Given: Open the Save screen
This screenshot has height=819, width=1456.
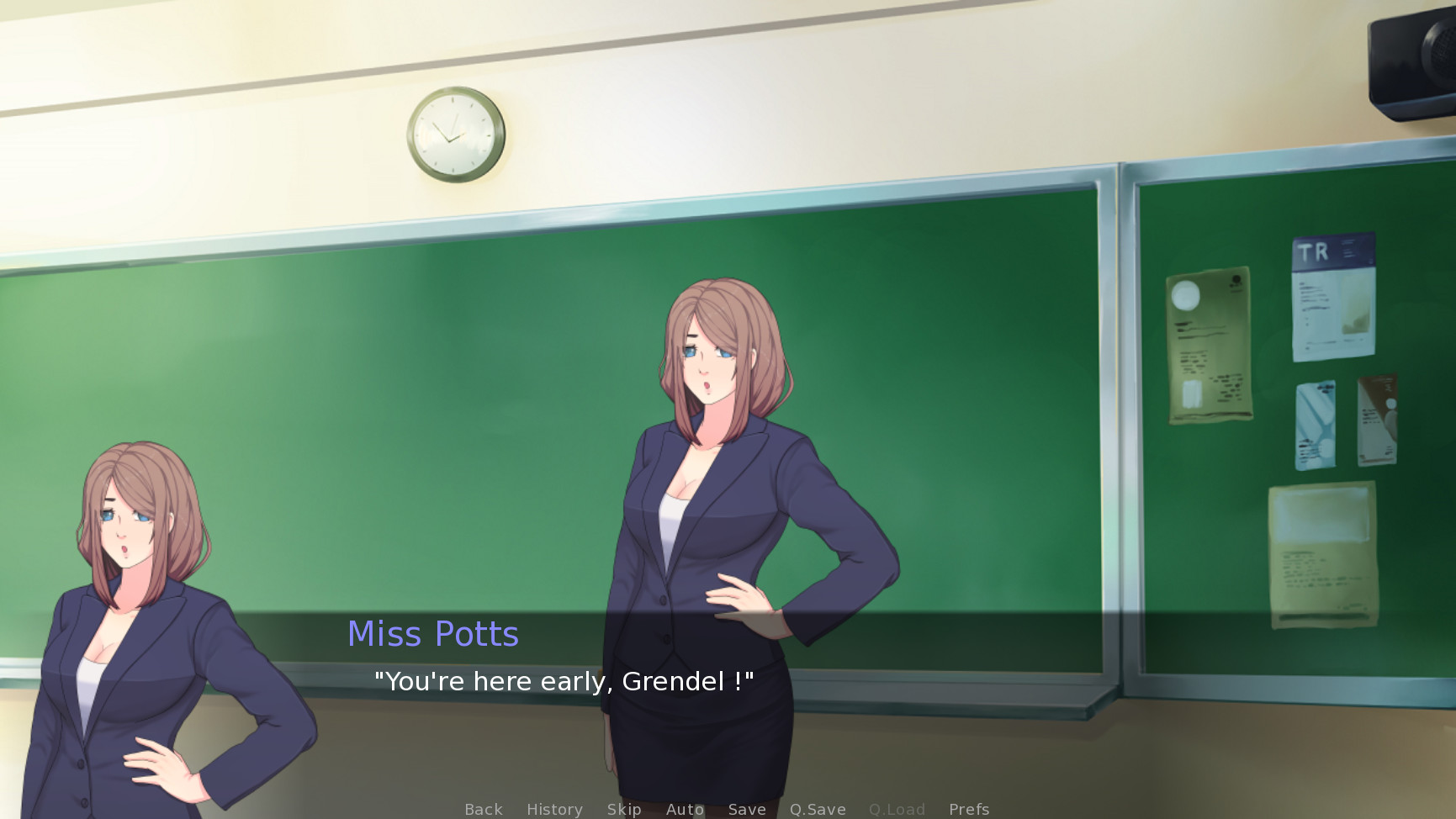Looking at the screenshot, I should (x=747, y=809).
